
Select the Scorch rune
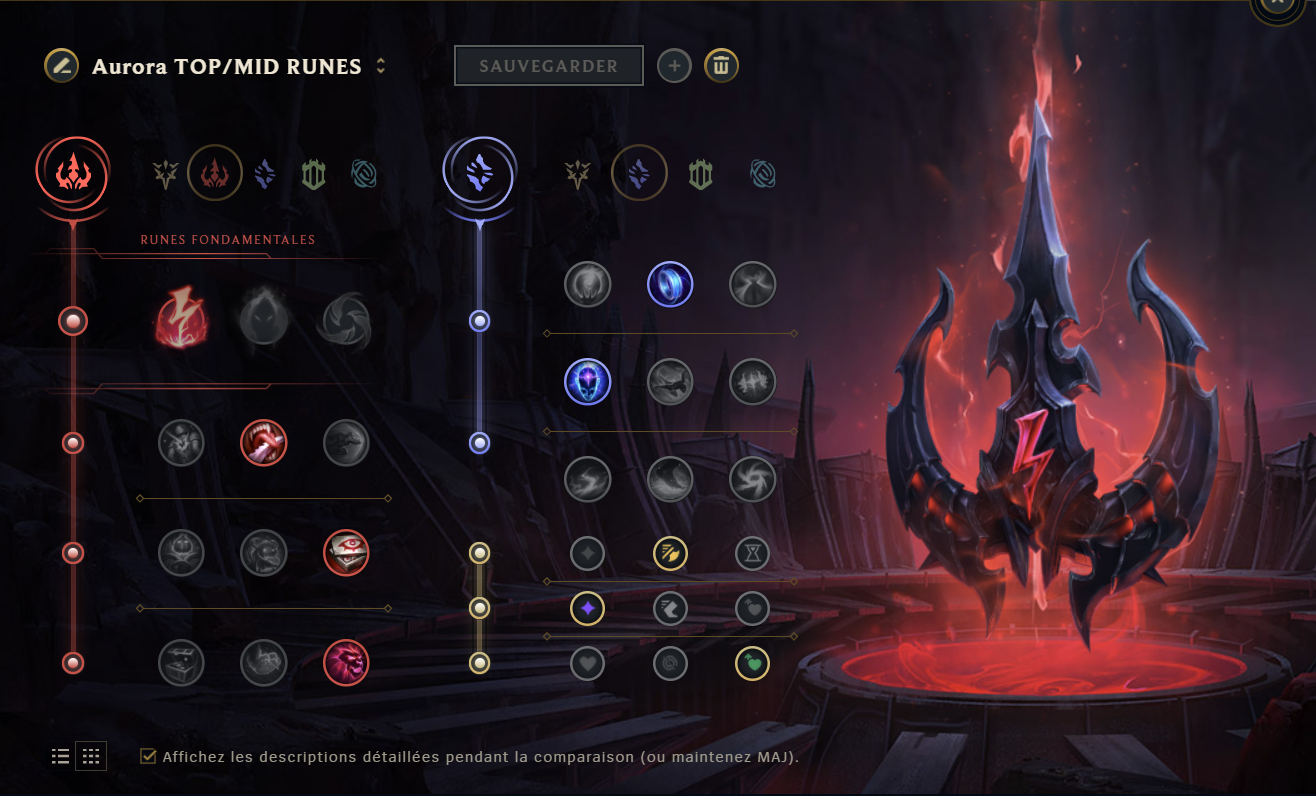coord(587,479)
